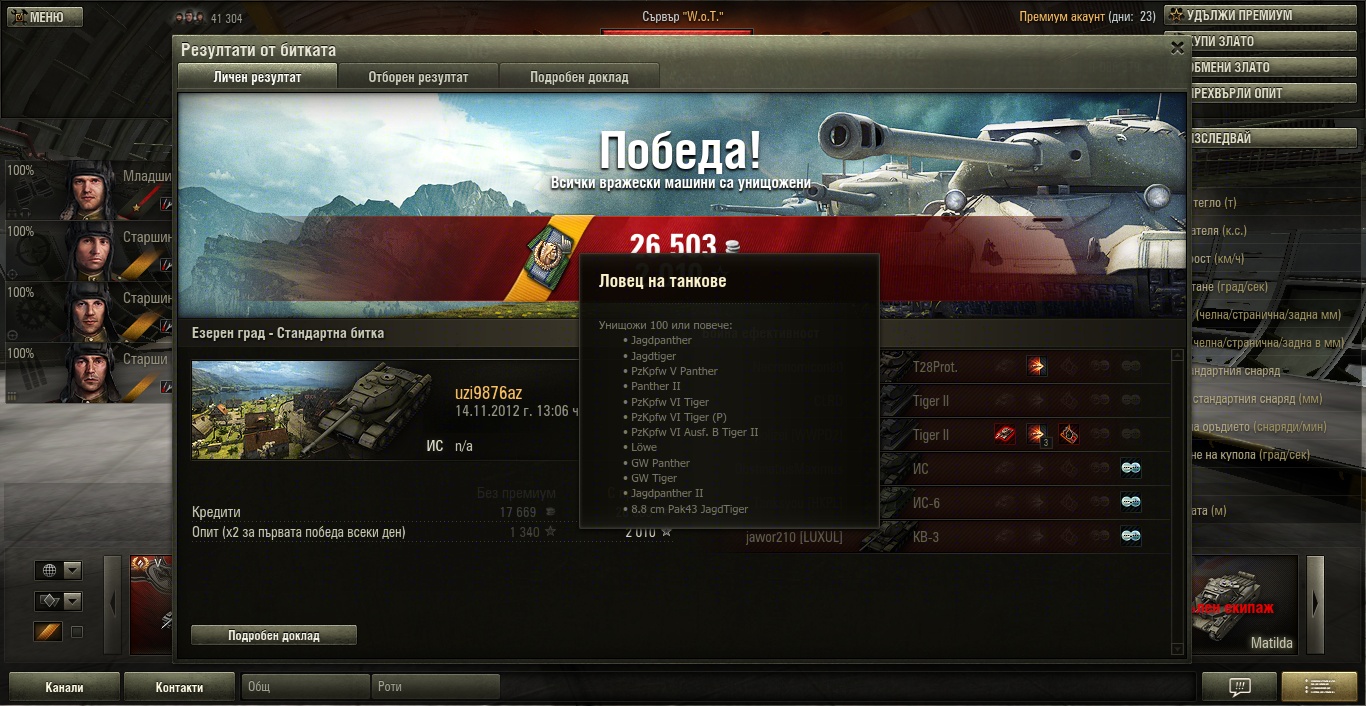Open the globe dropdown filter
Viewport: 1366px width, 706px height.
click(x=58, y=570)
